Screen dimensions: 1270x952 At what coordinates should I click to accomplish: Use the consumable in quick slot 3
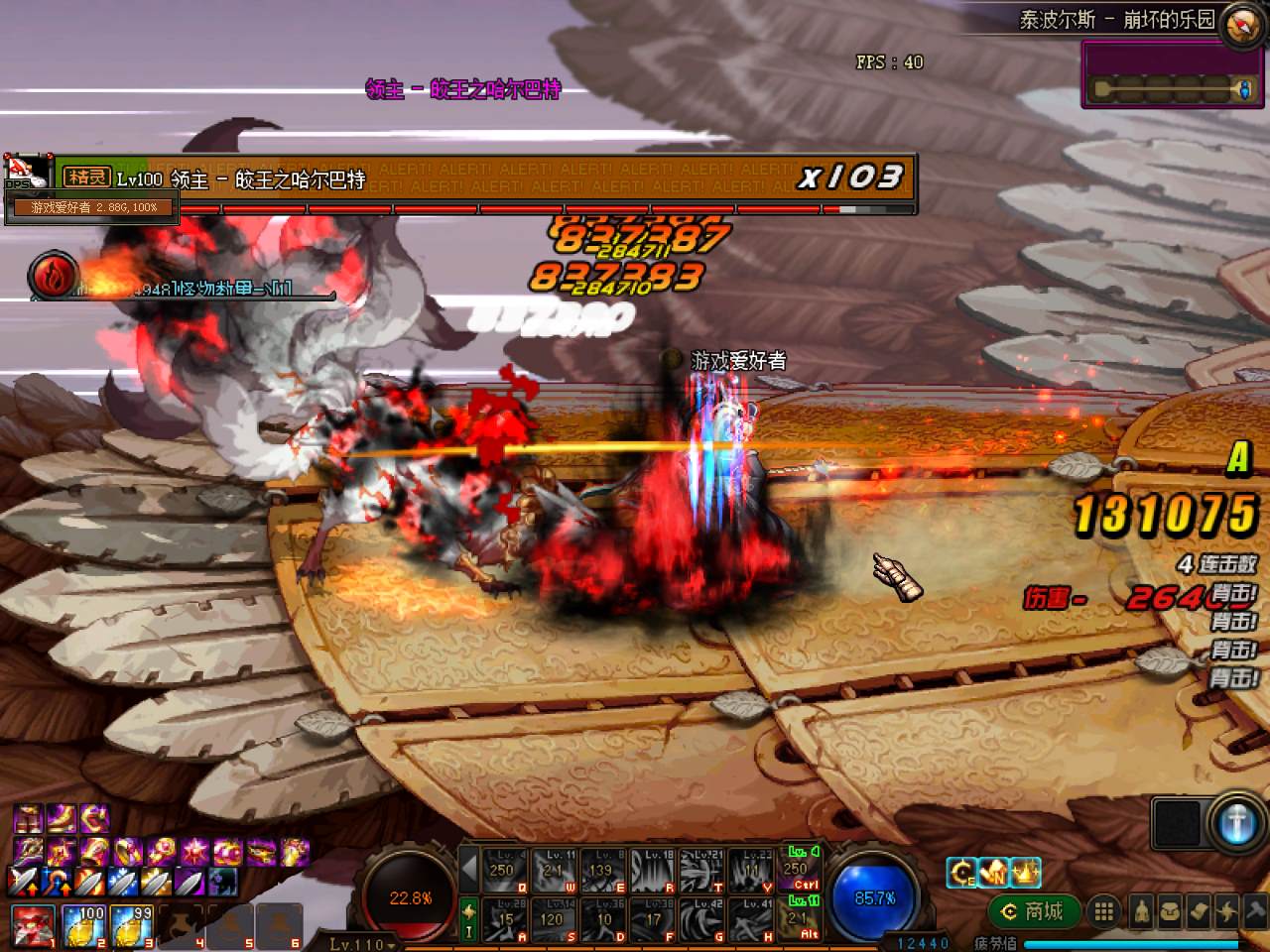[132, 925]
